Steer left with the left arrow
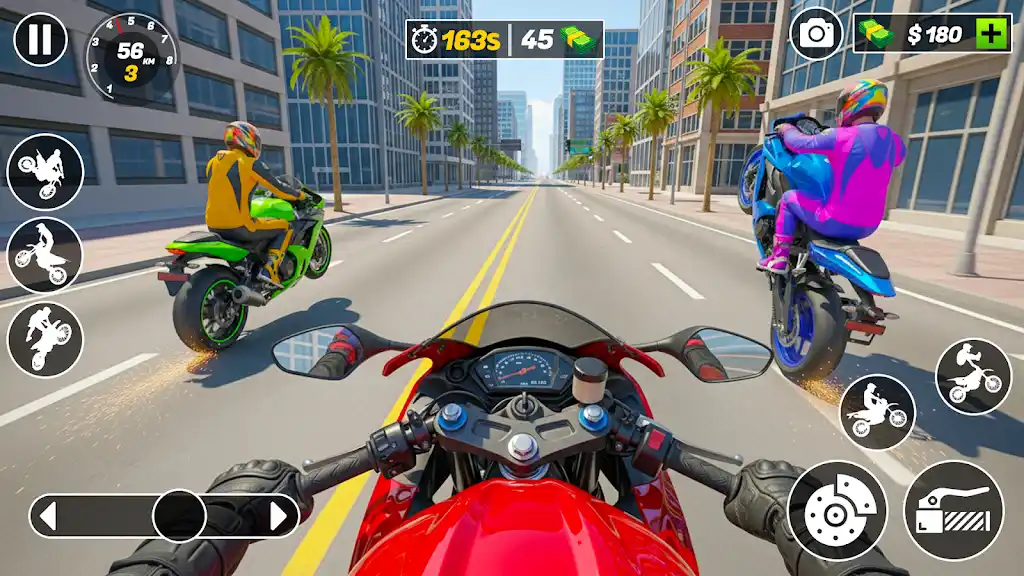Image resolution: width=1024 pixels, height=576 pixels. (47, 516)
